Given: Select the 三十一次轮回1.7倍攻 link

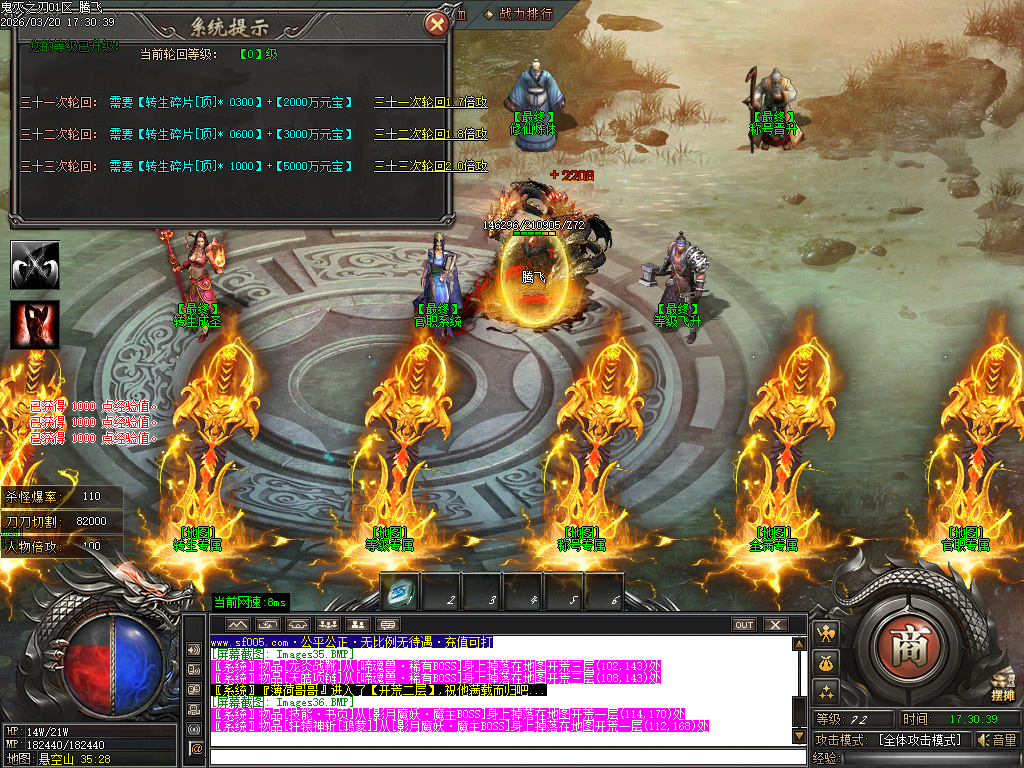Looking at the screenshot, I should coord(430,102).
